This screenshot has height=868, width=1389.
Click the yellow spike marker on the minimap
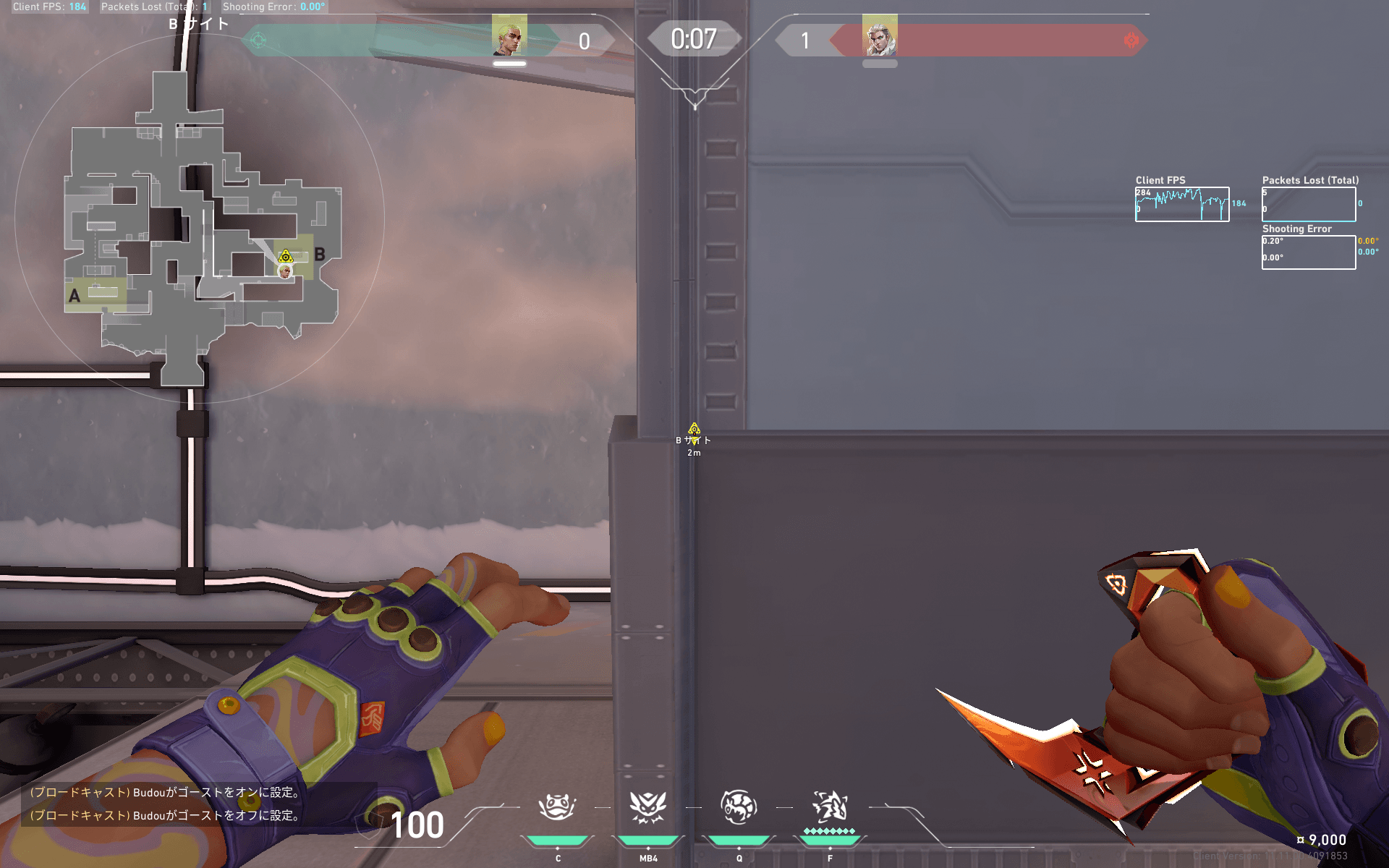(286, 256)
